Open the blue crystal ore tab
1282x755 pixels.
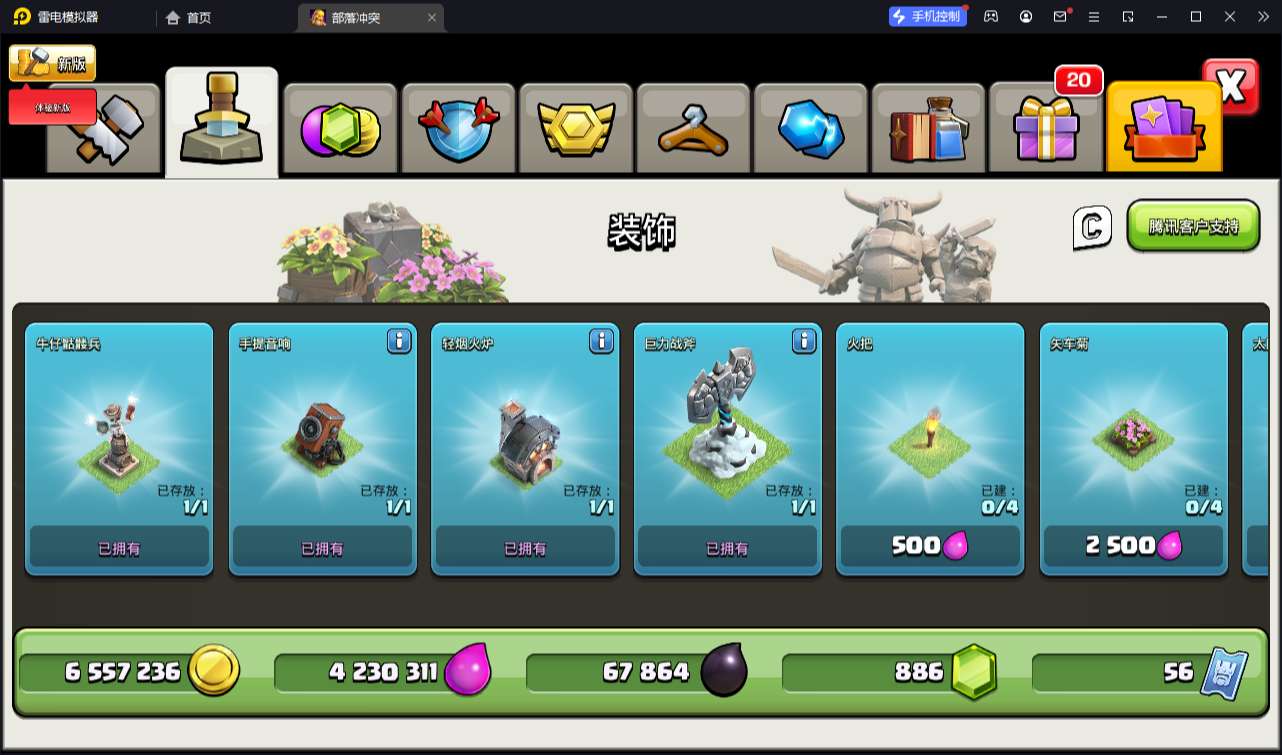point(810,130)
